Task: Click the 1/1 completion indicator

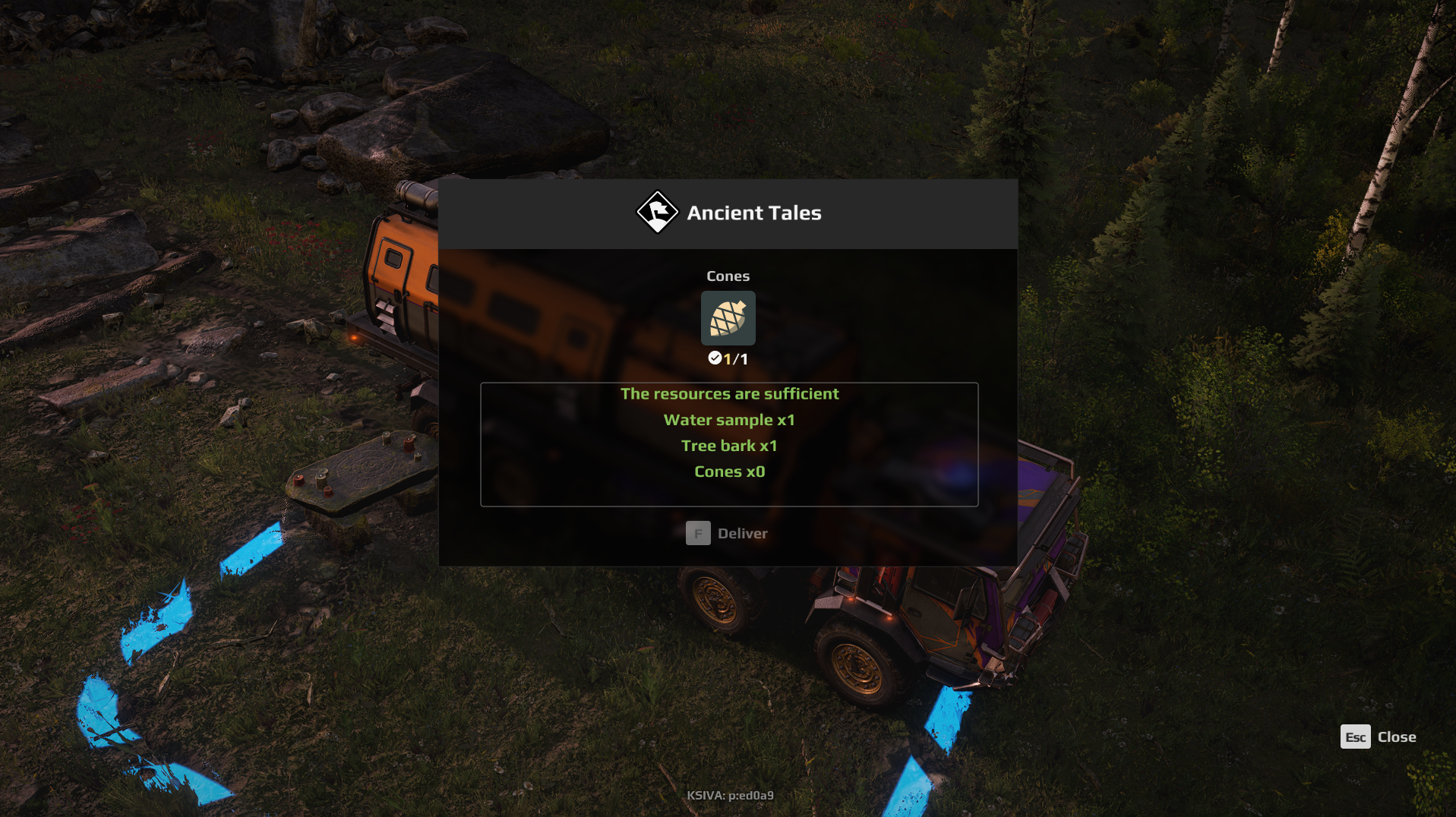Action: 735,358
